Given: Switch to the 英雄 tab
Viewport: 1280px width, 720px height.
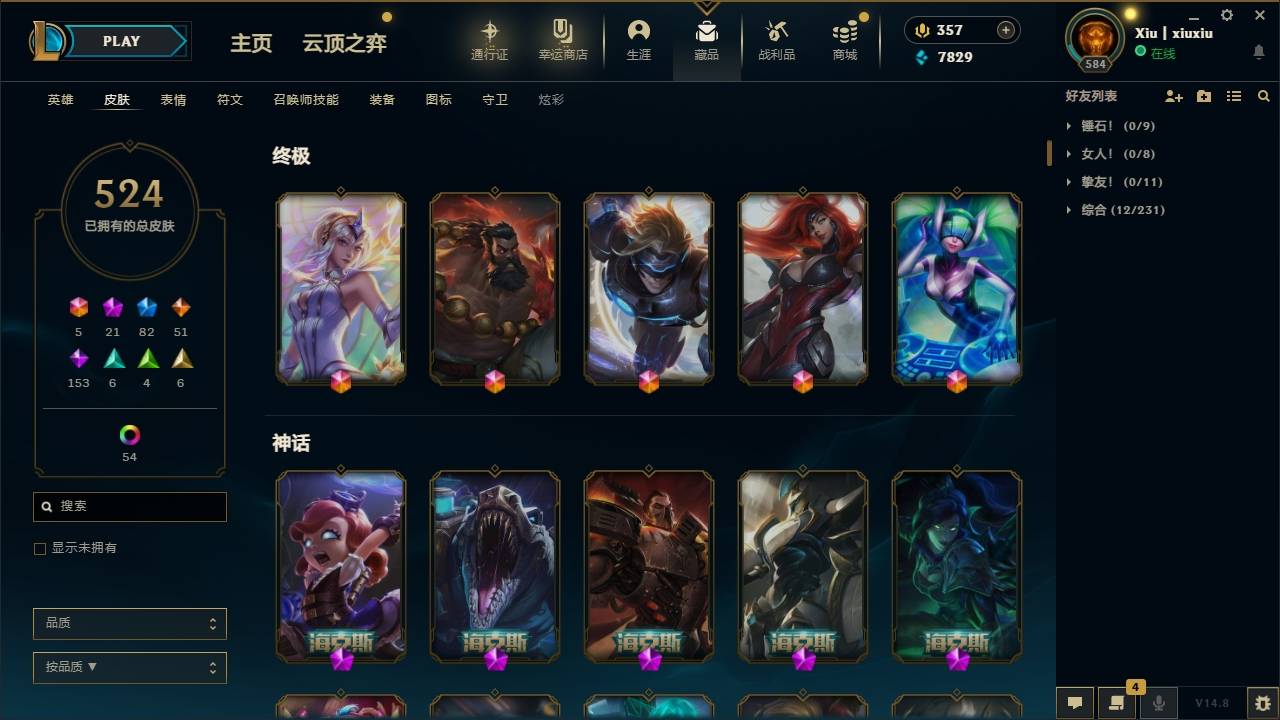Looking at the screenshot, I should pos(59,100).
